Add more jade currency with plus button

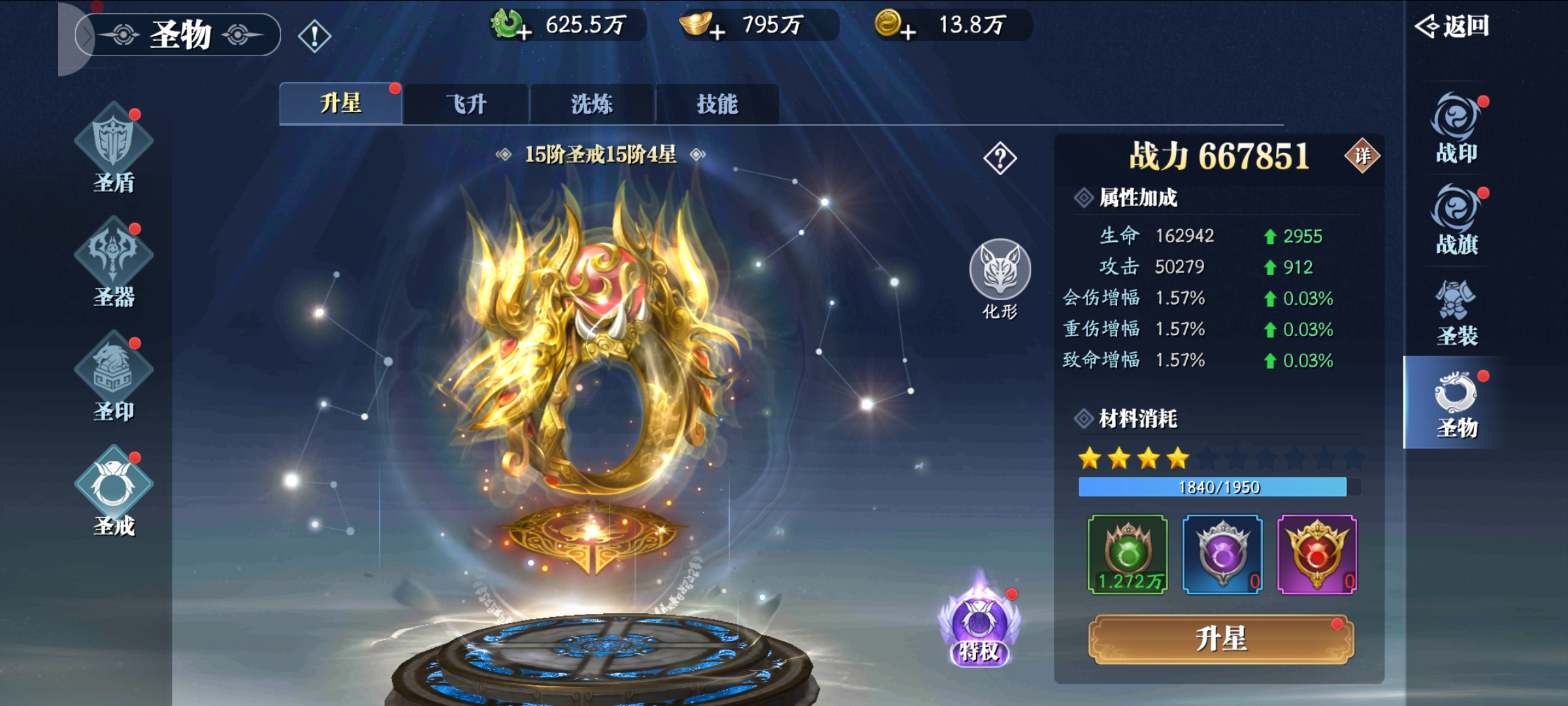click(x=523, y=31)
